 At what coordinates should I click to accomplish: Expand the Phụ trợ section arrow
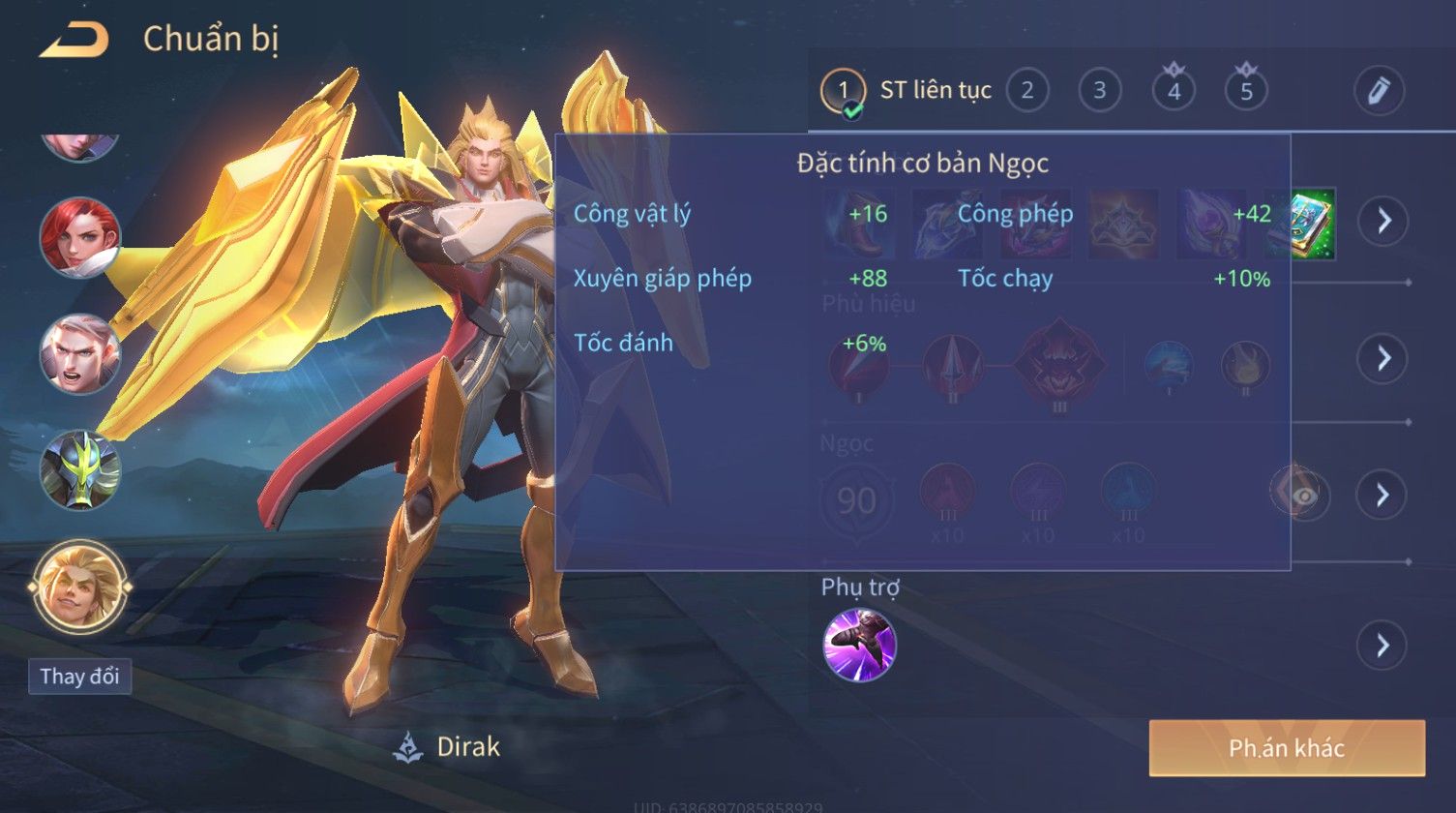coord(1382,645)
